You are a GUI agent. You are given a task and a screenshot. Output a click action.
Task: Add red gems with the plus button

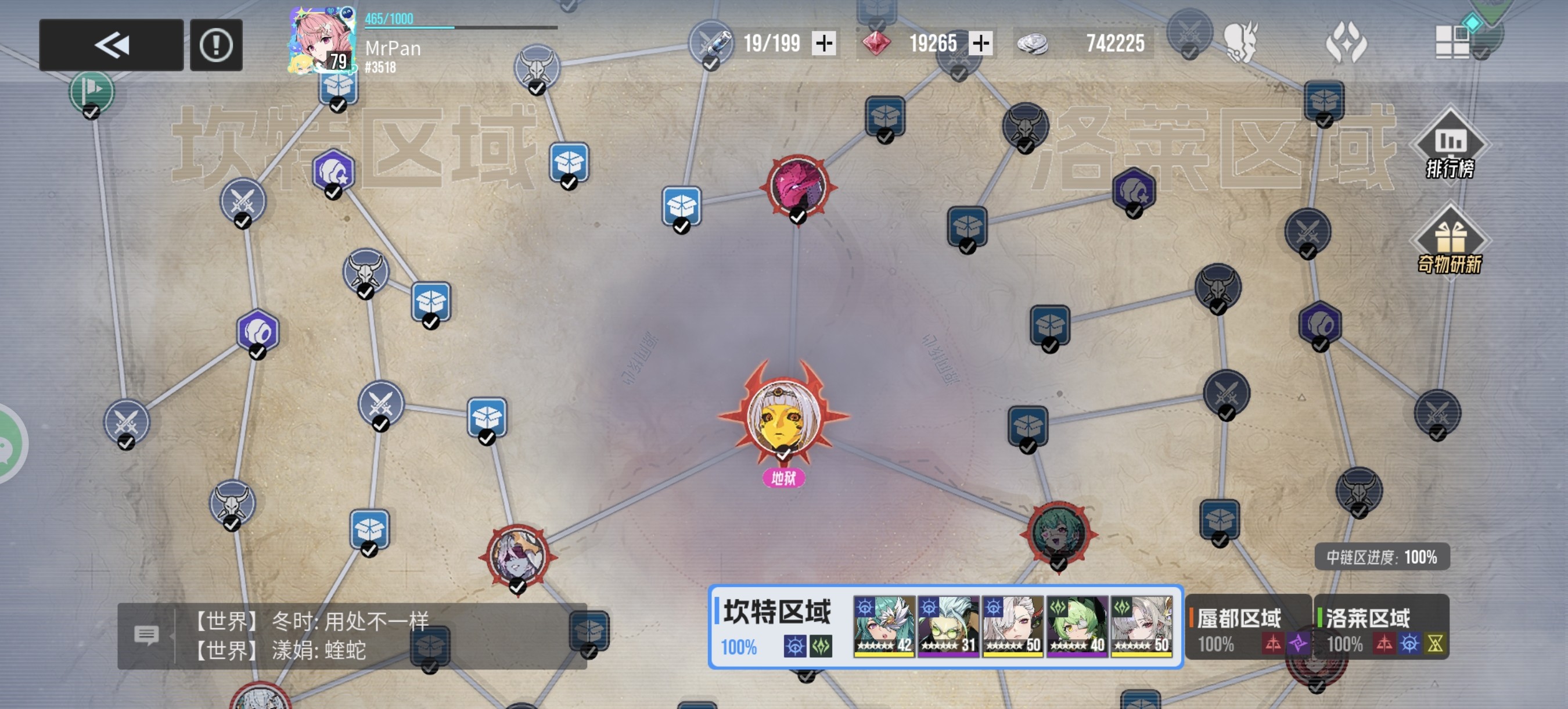980,44
